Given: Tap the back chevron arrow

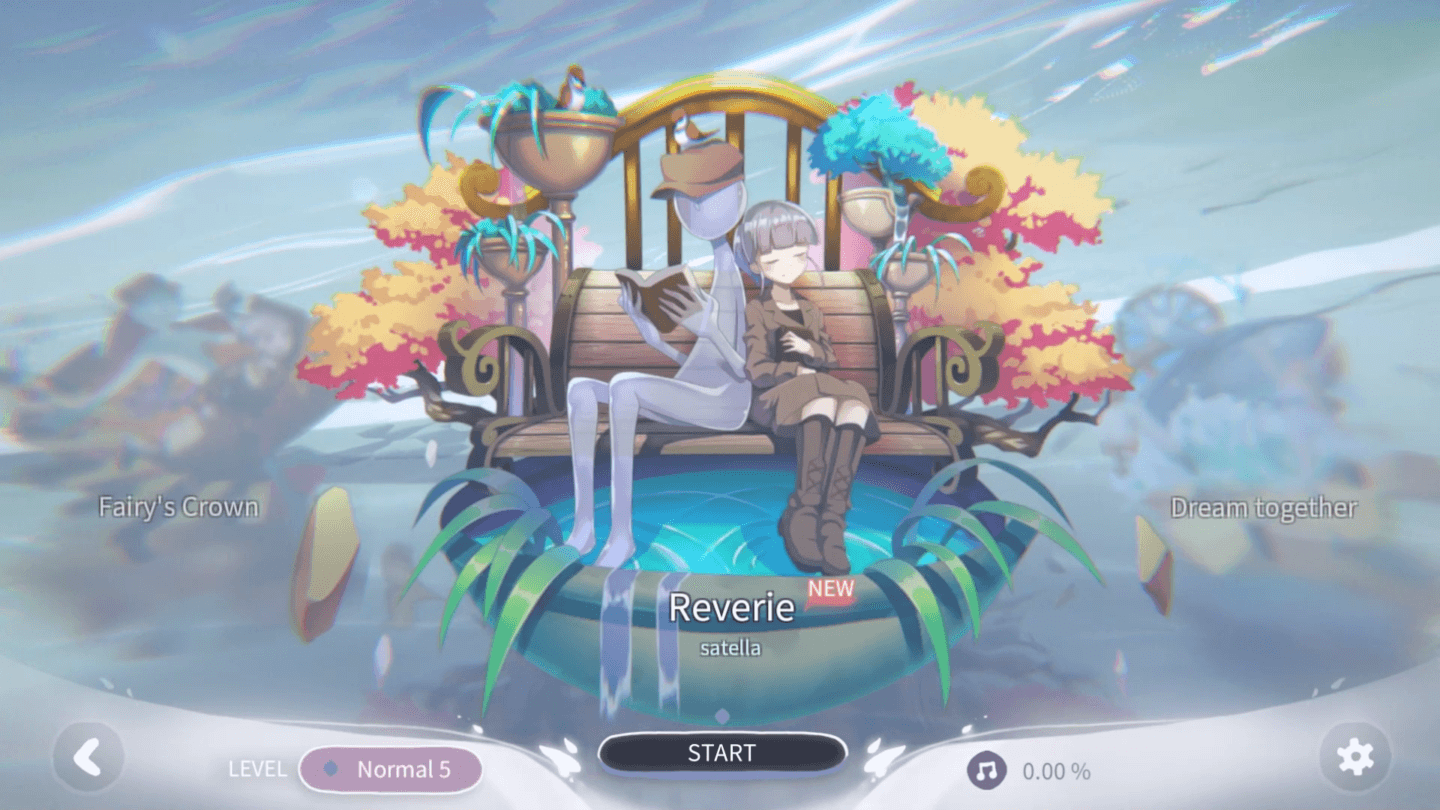Looking at the screenshot, I should (x=88, y=757).
